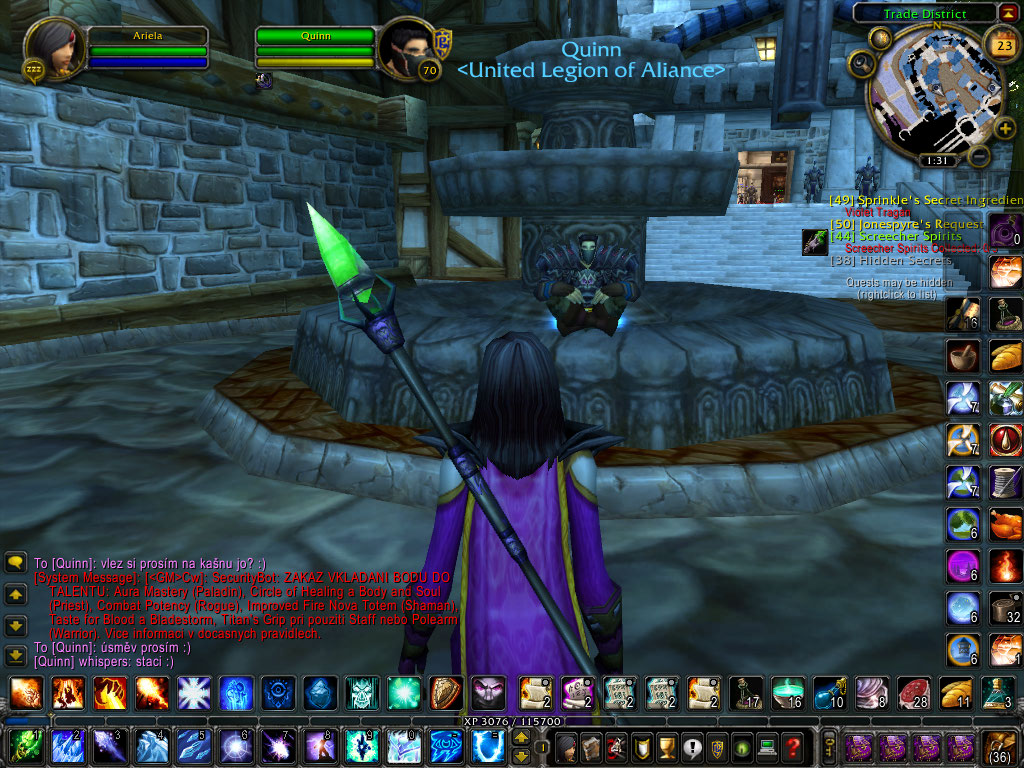
Task: Open the backpack showing 36 free slots
Action: pyautogui.click(x=1001, y=746)
